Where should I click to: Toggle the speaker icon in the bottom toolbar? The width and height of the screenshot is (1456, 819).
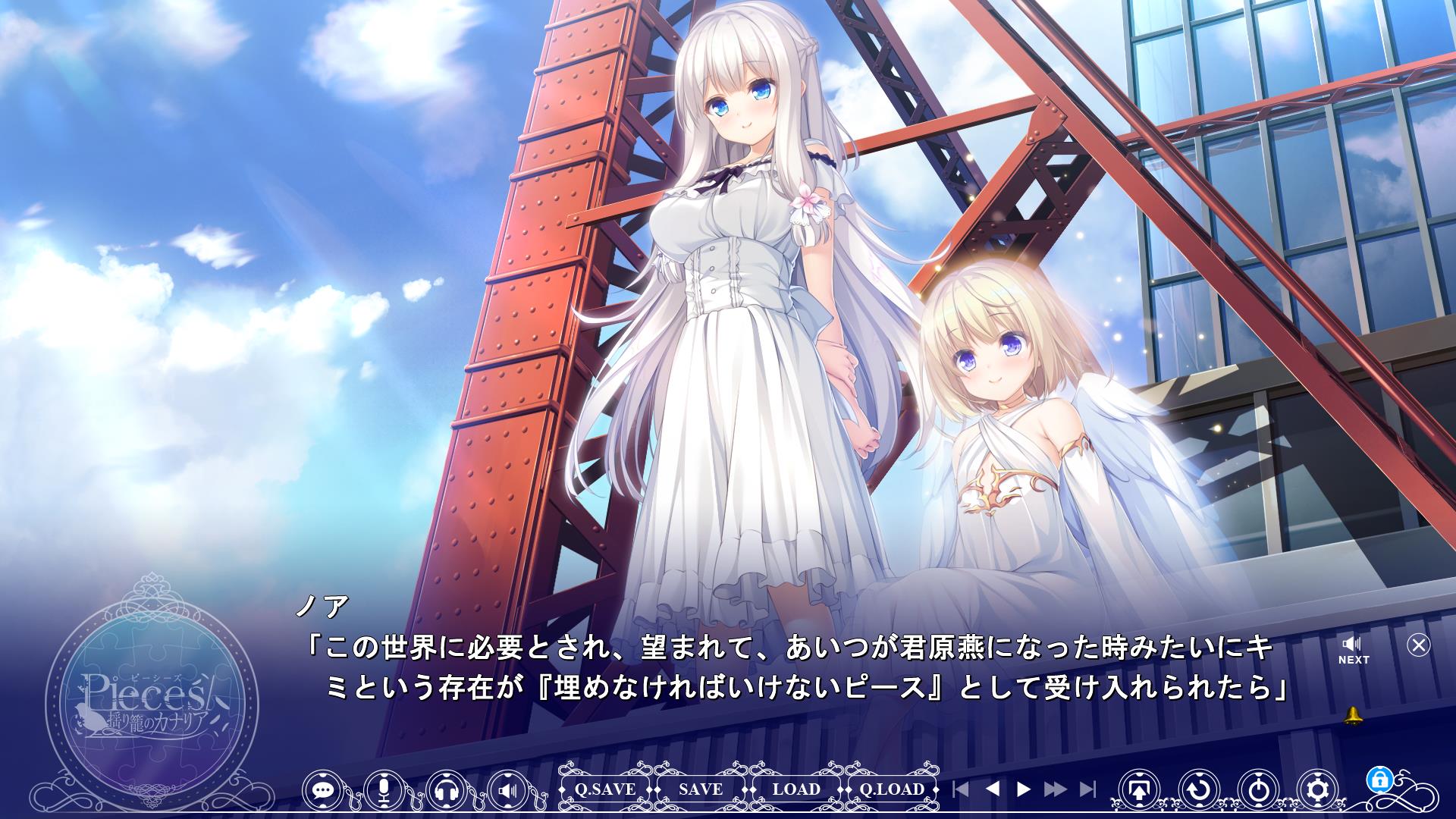point(508,790)
